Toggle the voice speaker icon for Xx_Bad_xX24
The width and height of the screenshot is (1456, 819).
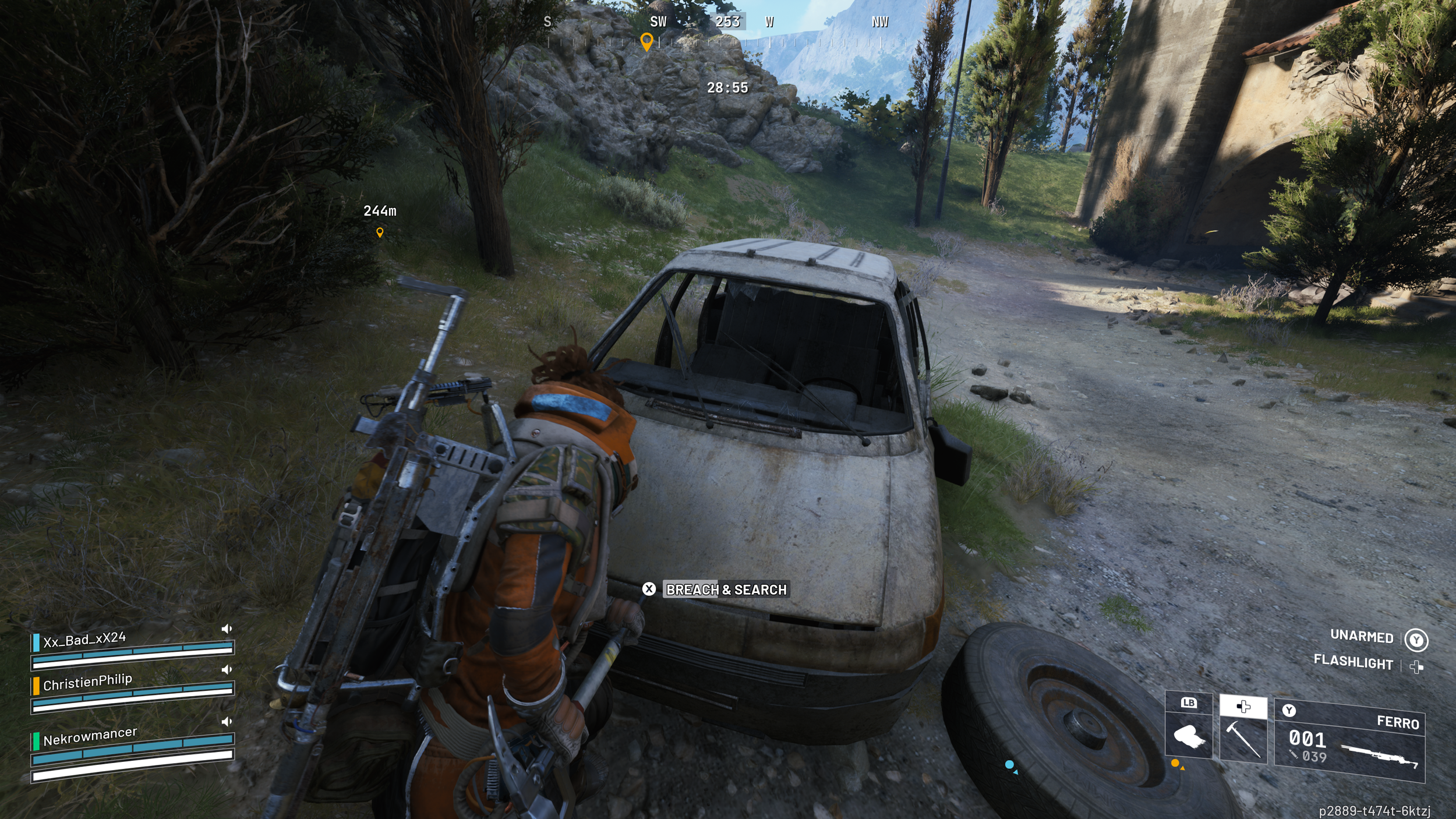coord(227,629)
